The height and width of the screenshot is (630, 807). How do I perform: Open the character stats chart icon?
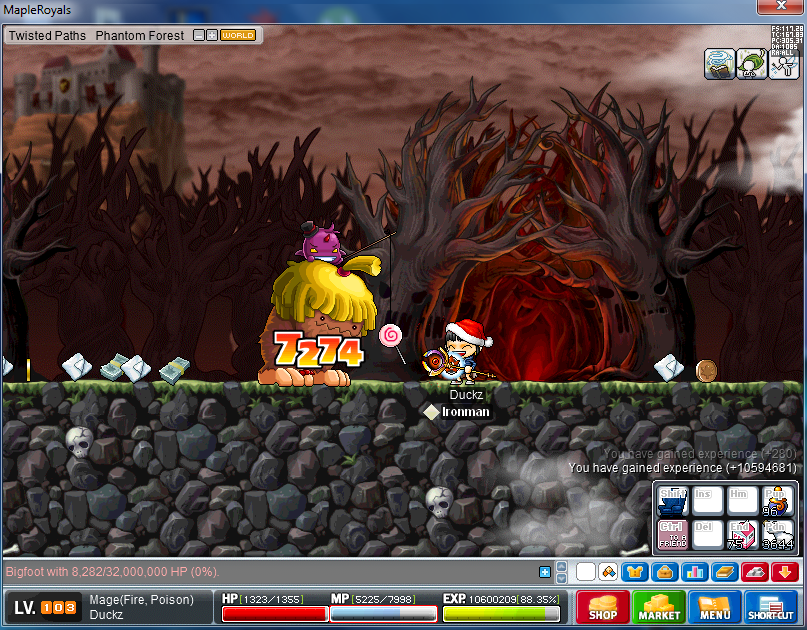[697, 572]
